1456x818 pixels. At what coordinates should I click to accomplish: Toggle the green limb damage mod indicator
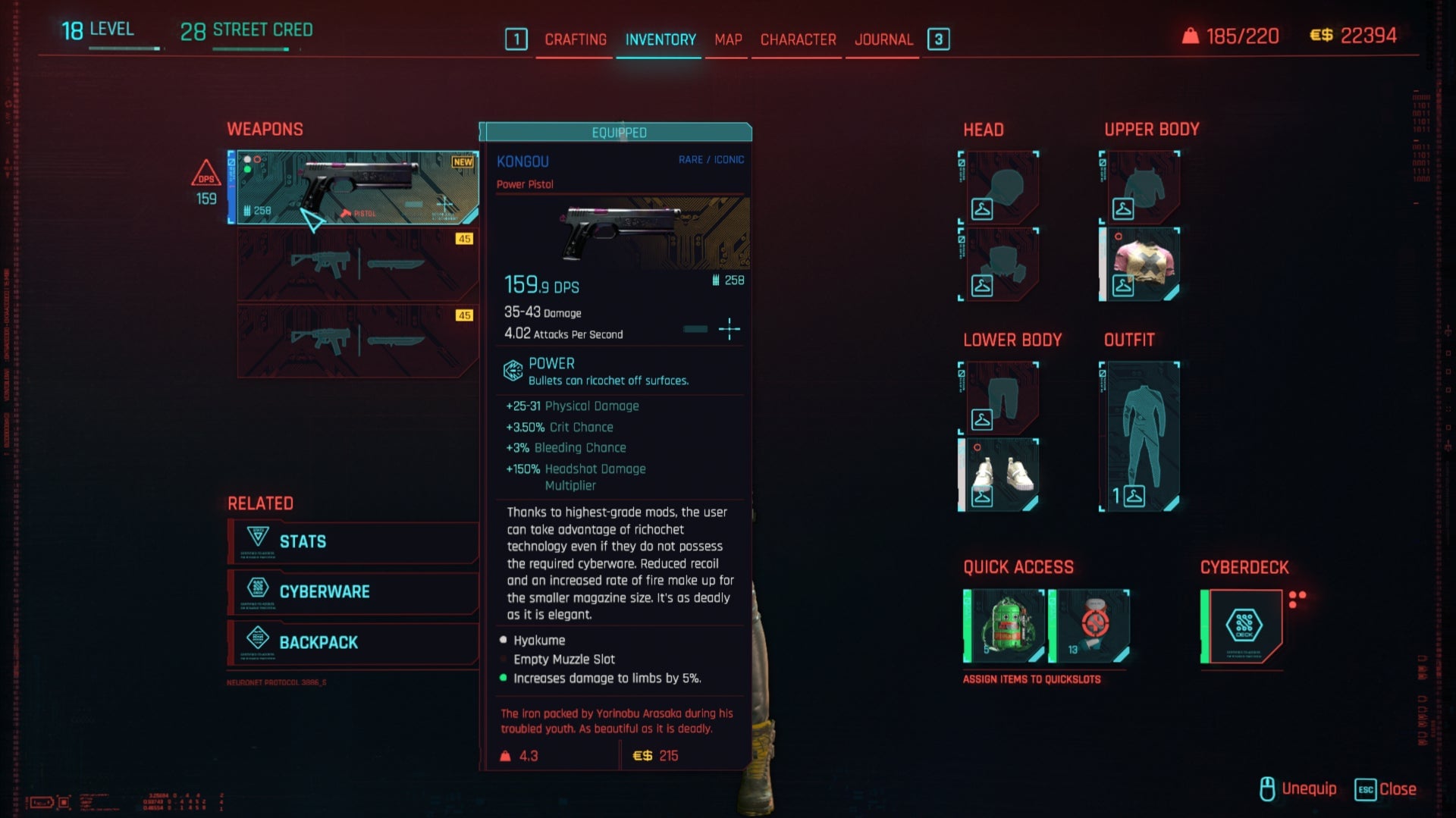[503, 679]
